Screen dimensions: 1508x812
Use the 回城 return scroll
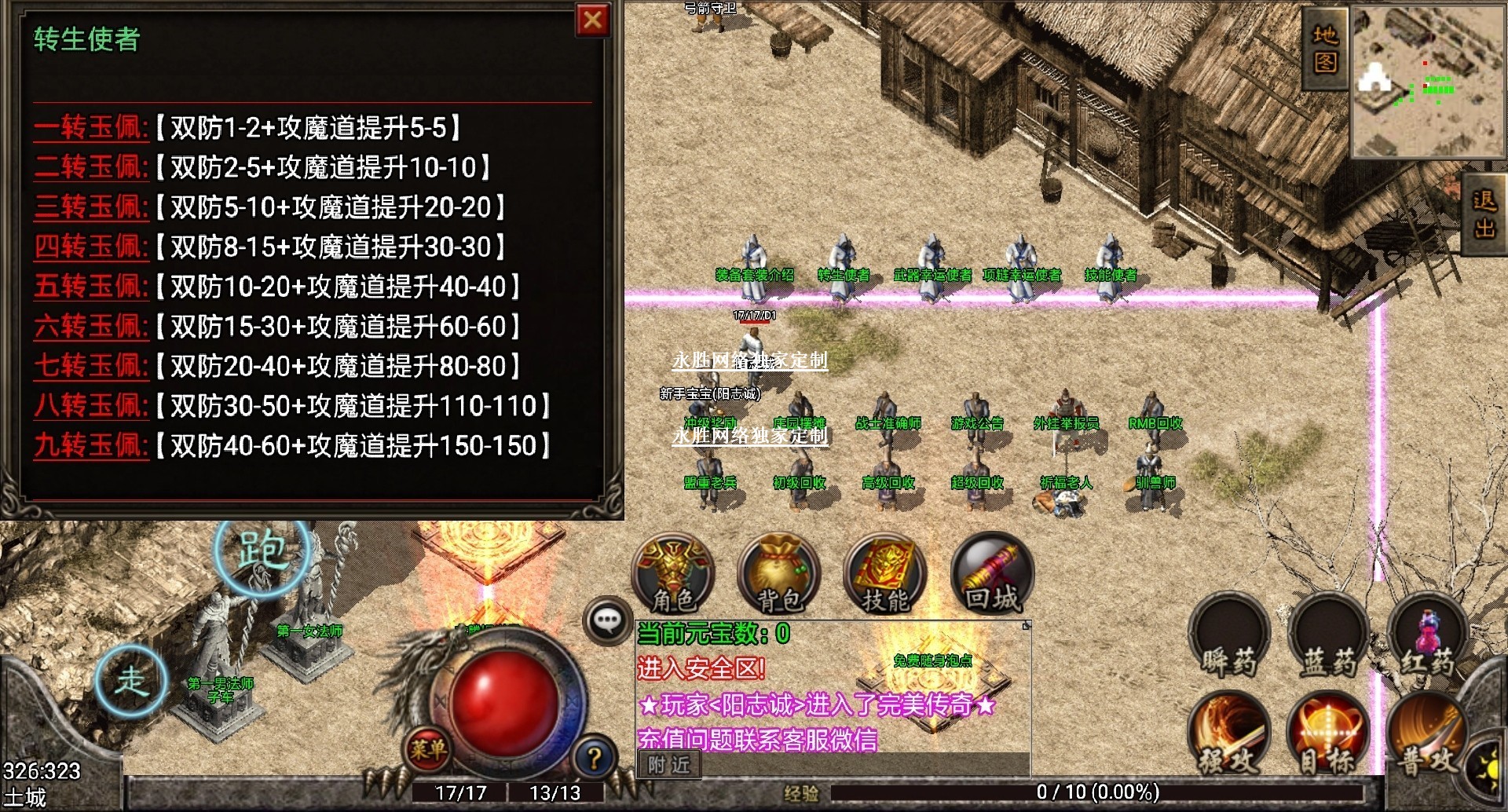(992, 575)
